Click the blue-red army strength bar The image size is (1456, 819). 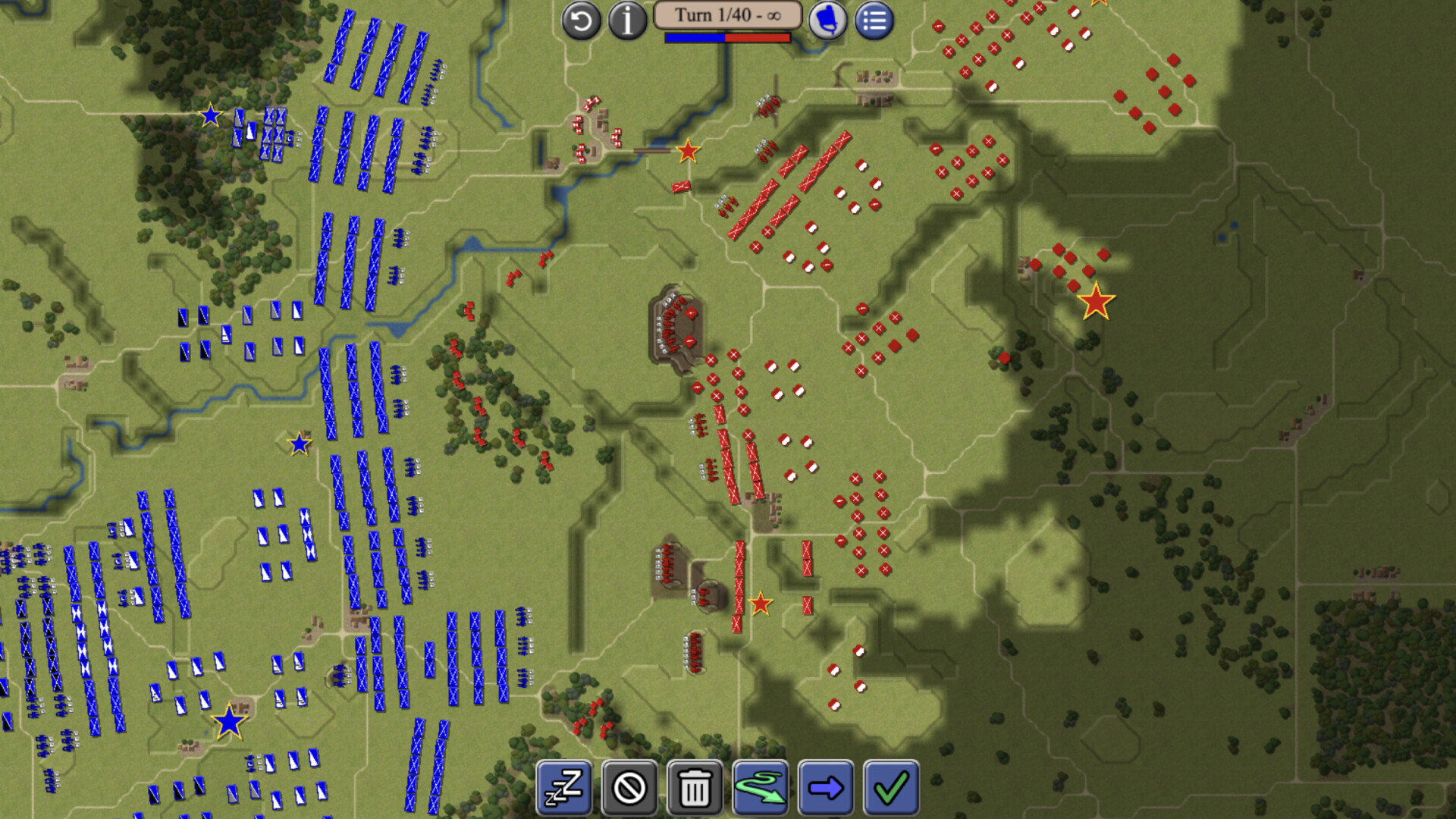(x=726, y=36)
